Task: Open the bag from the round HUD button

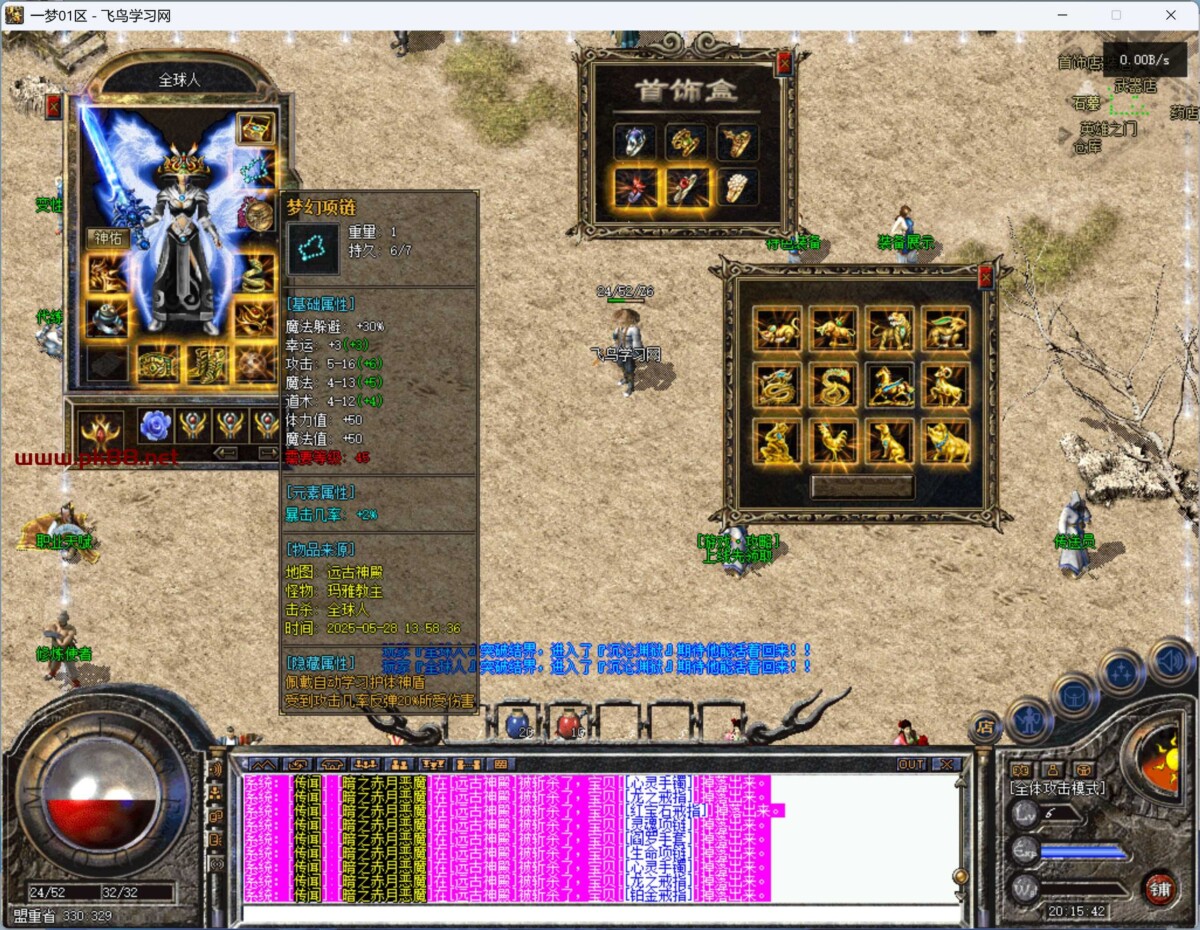Action: click(1074, 694)
